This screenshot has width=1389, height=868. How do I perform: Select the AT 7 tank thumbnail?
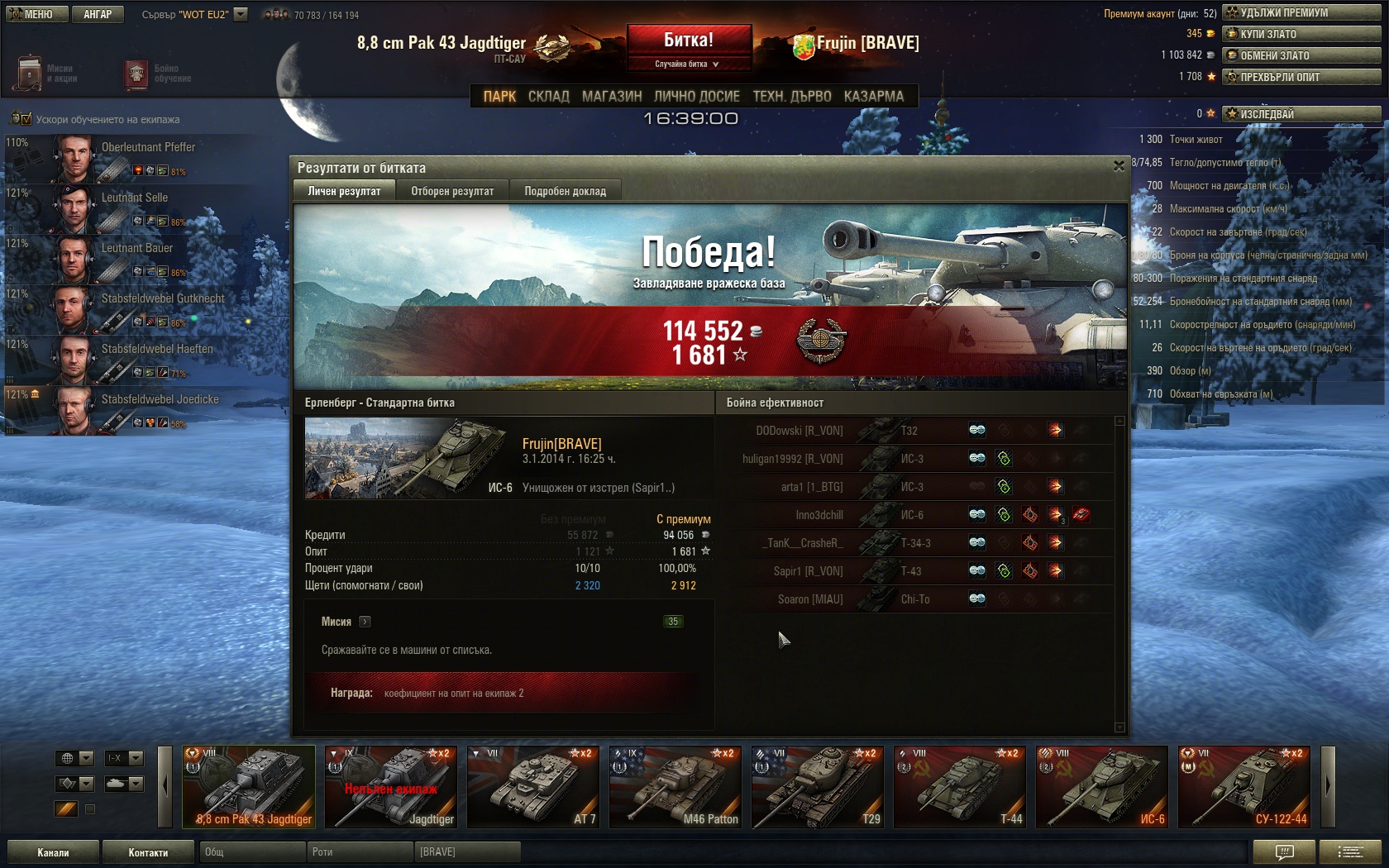click(532, 787)
